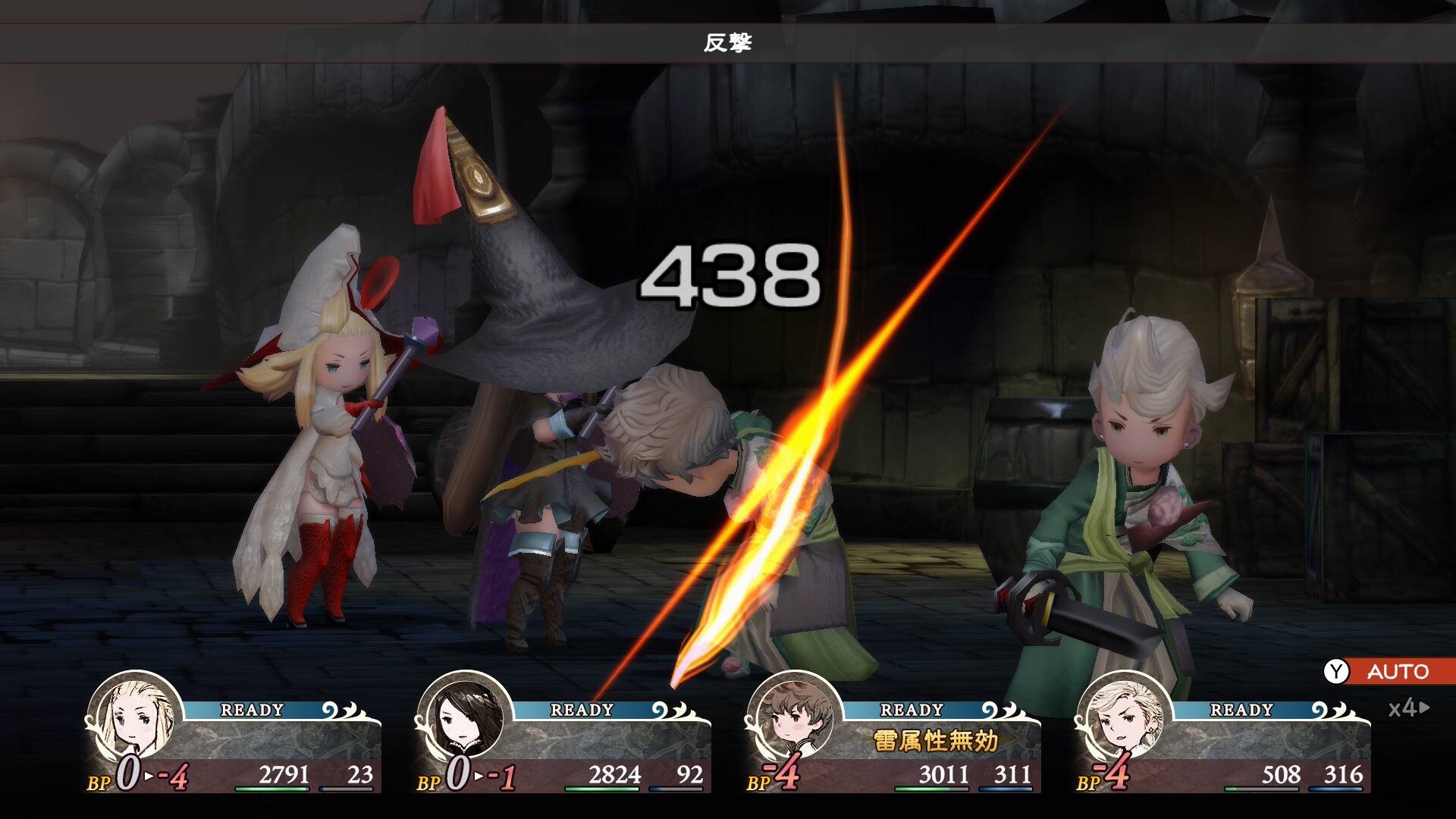Pick the white-haired character's status panel
Viewport: 1456px width, 819px height.
pos(1225,739)
